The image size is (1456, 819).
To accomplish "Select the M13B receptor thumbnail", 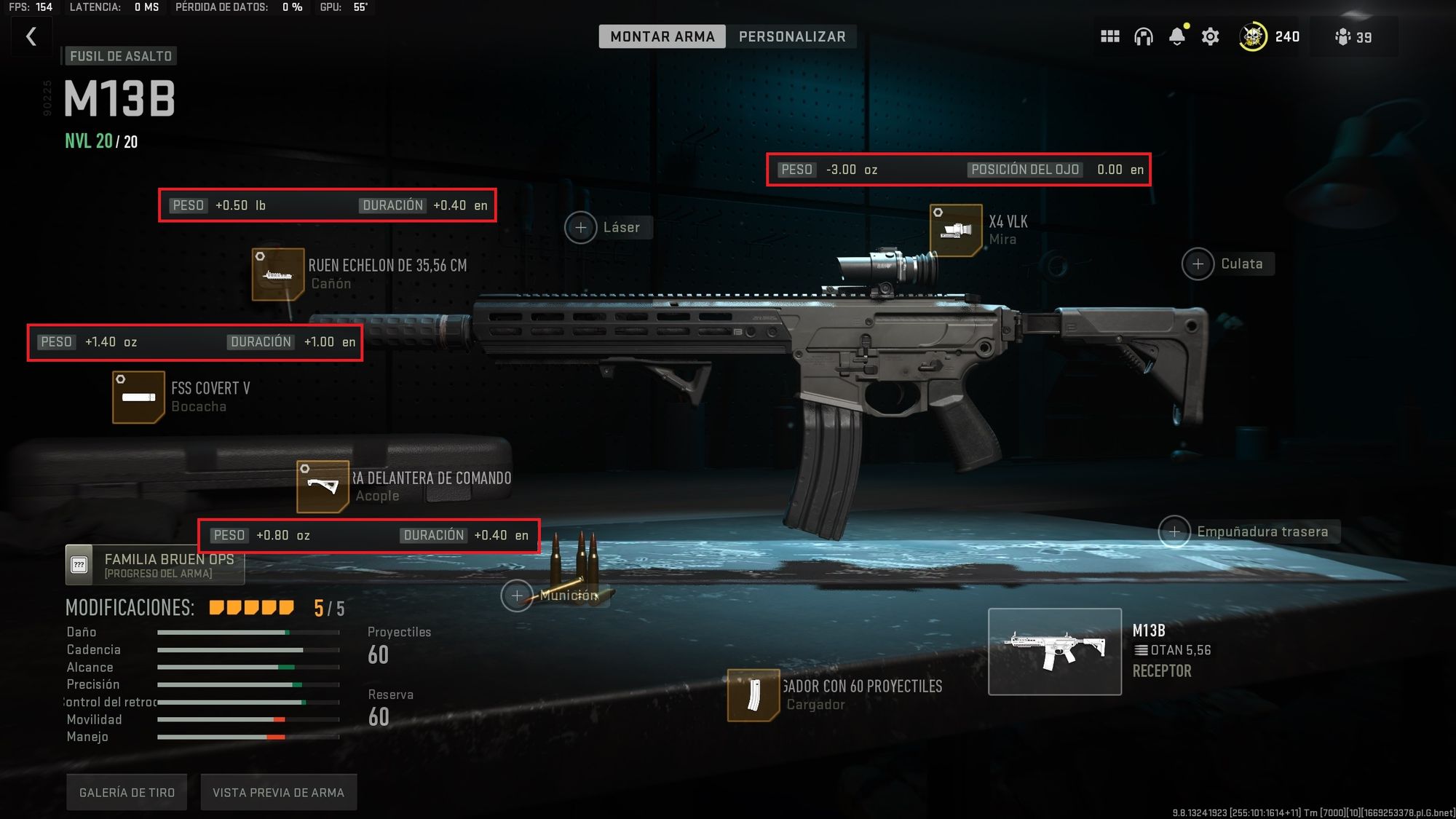I will click(x=1053, y=649).
